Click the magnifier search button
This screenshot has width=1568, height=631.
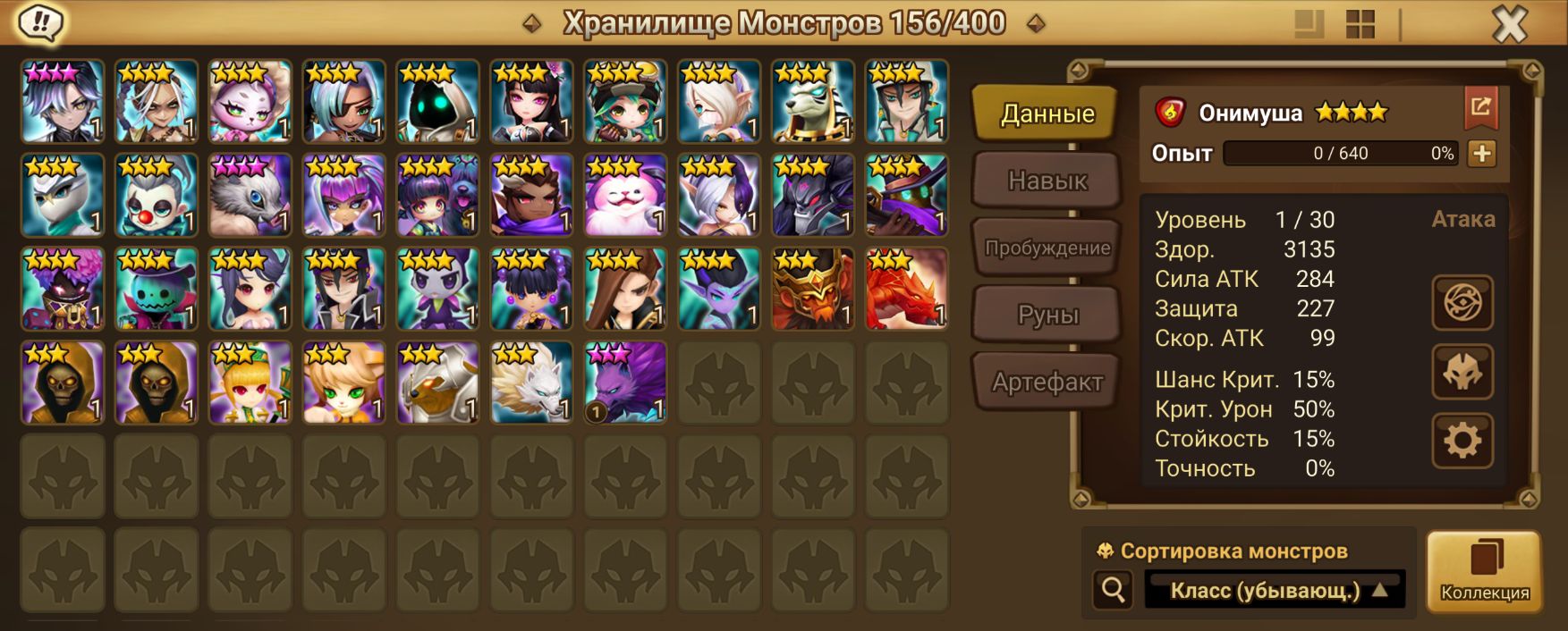(x=1114, y=590)
